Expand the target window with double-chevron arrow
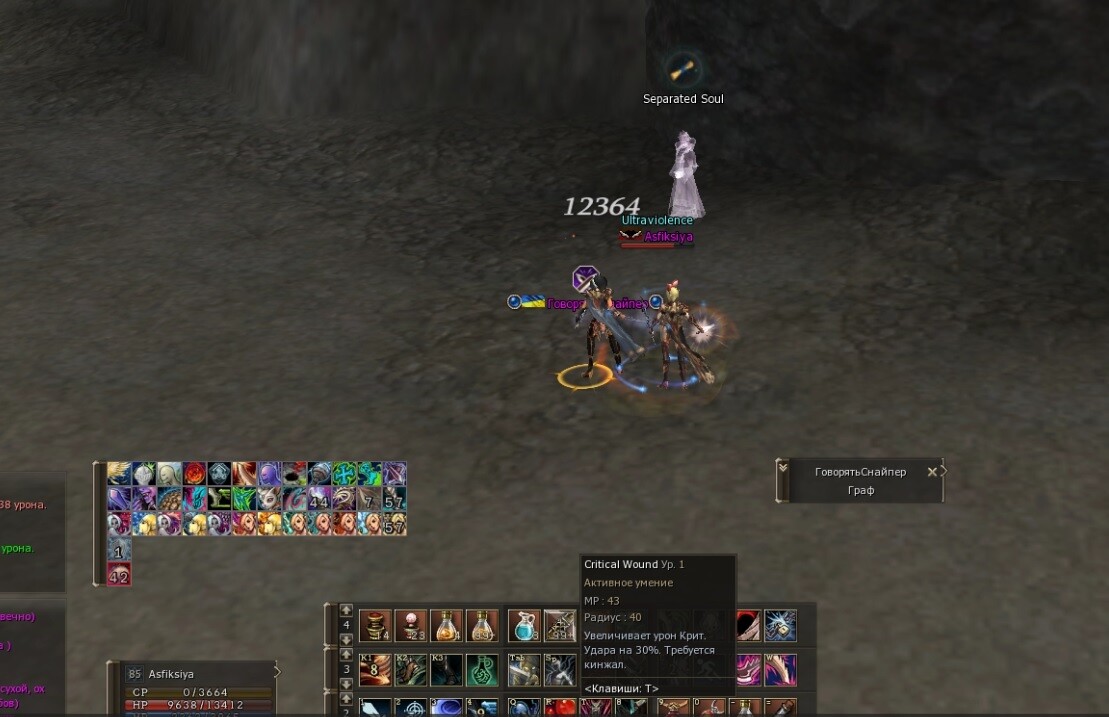Image resolution: width=1109 pixels, height=717 pixels. (x=783, y=467)
